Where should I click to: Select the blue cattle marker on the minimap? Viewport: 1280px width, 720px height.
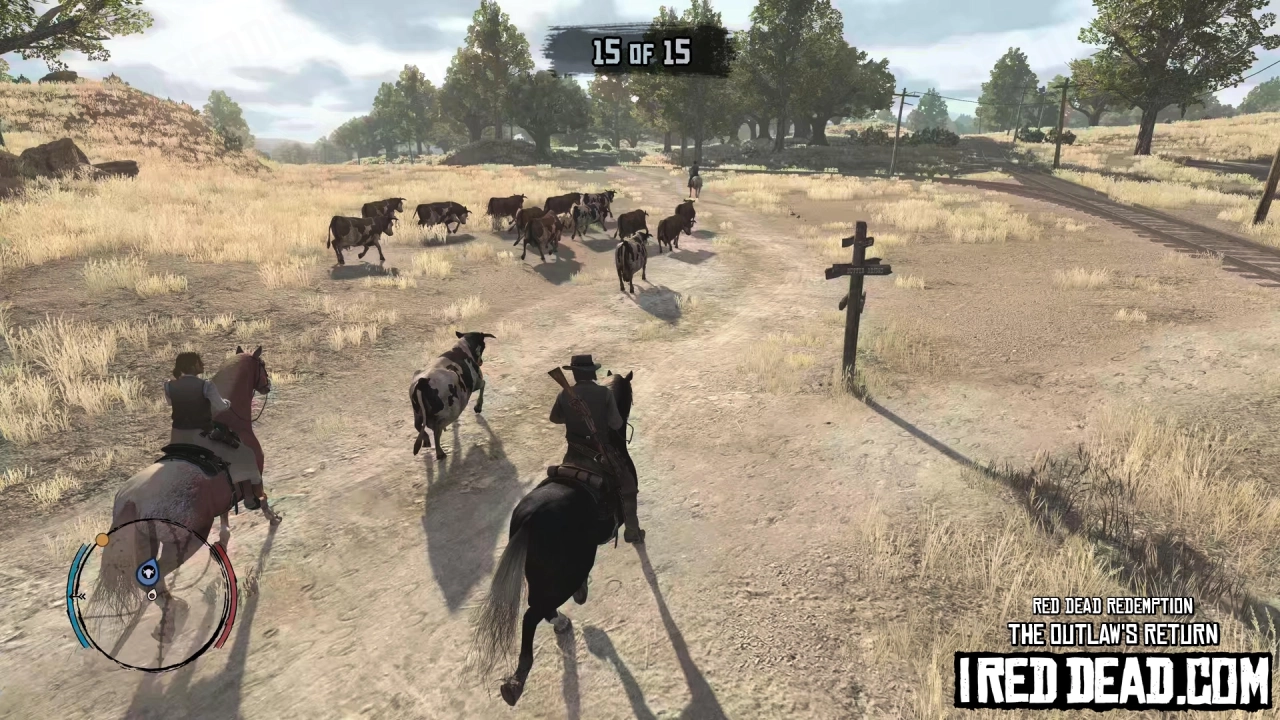coord(147,572)
